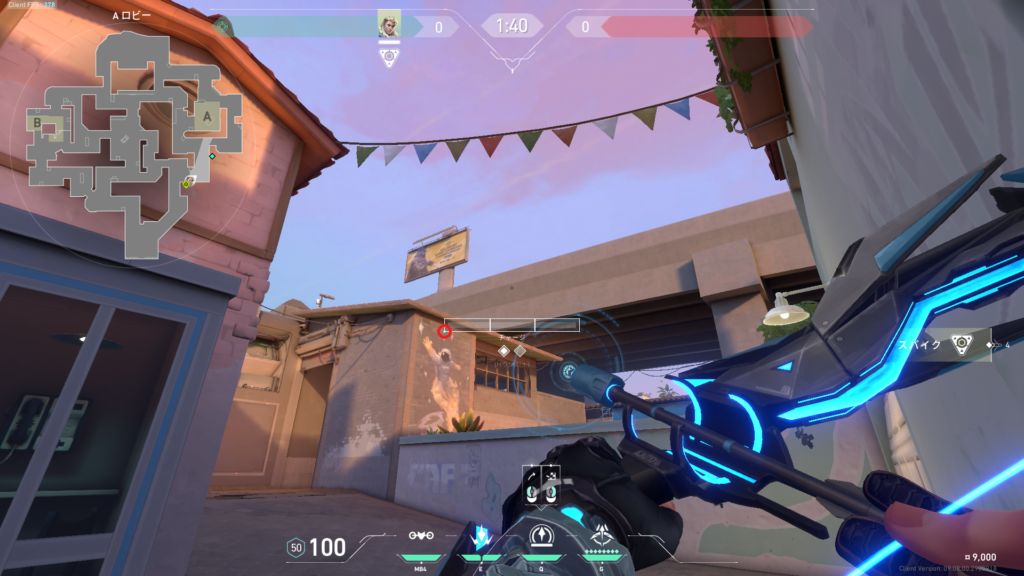Select the A site marker on the minimap
1024x576 pixels.
(207, 115)
